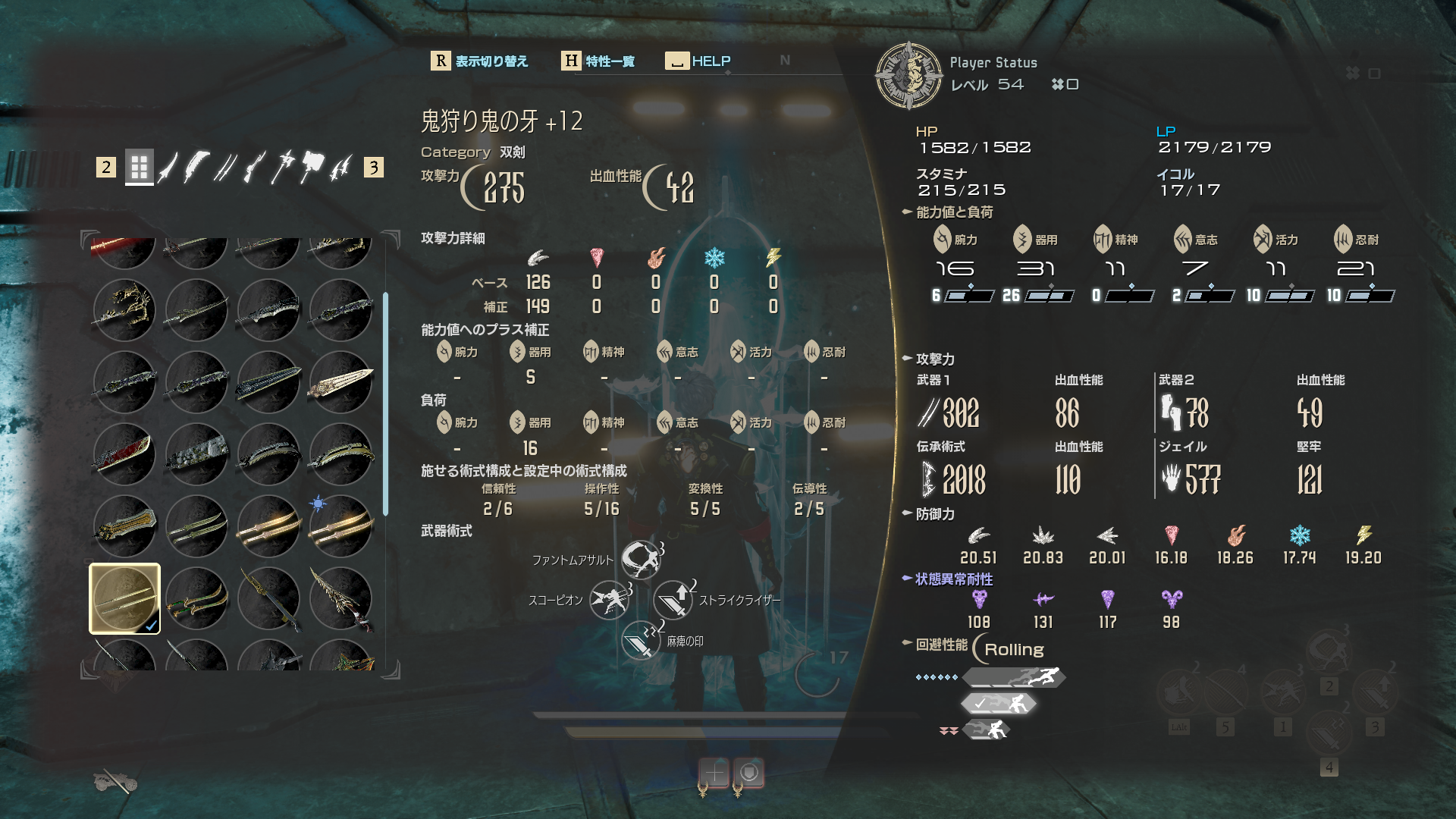Select the green-hilted curved dual blades
This screenshot has height=819, width=1456.
(197, 599)
